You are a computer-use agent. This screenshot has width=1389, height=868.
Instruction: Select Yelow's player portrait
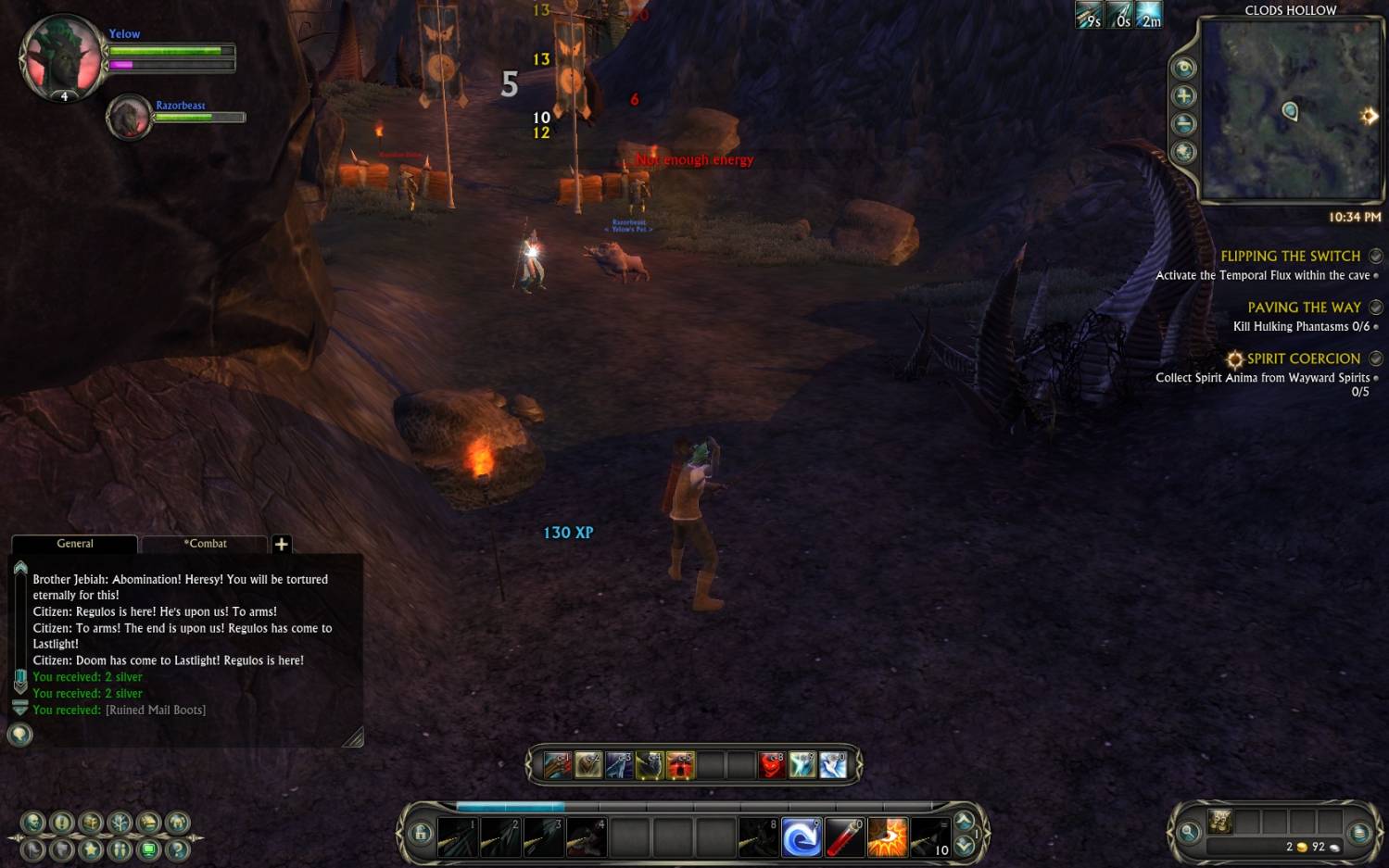(x=63, y=57)
